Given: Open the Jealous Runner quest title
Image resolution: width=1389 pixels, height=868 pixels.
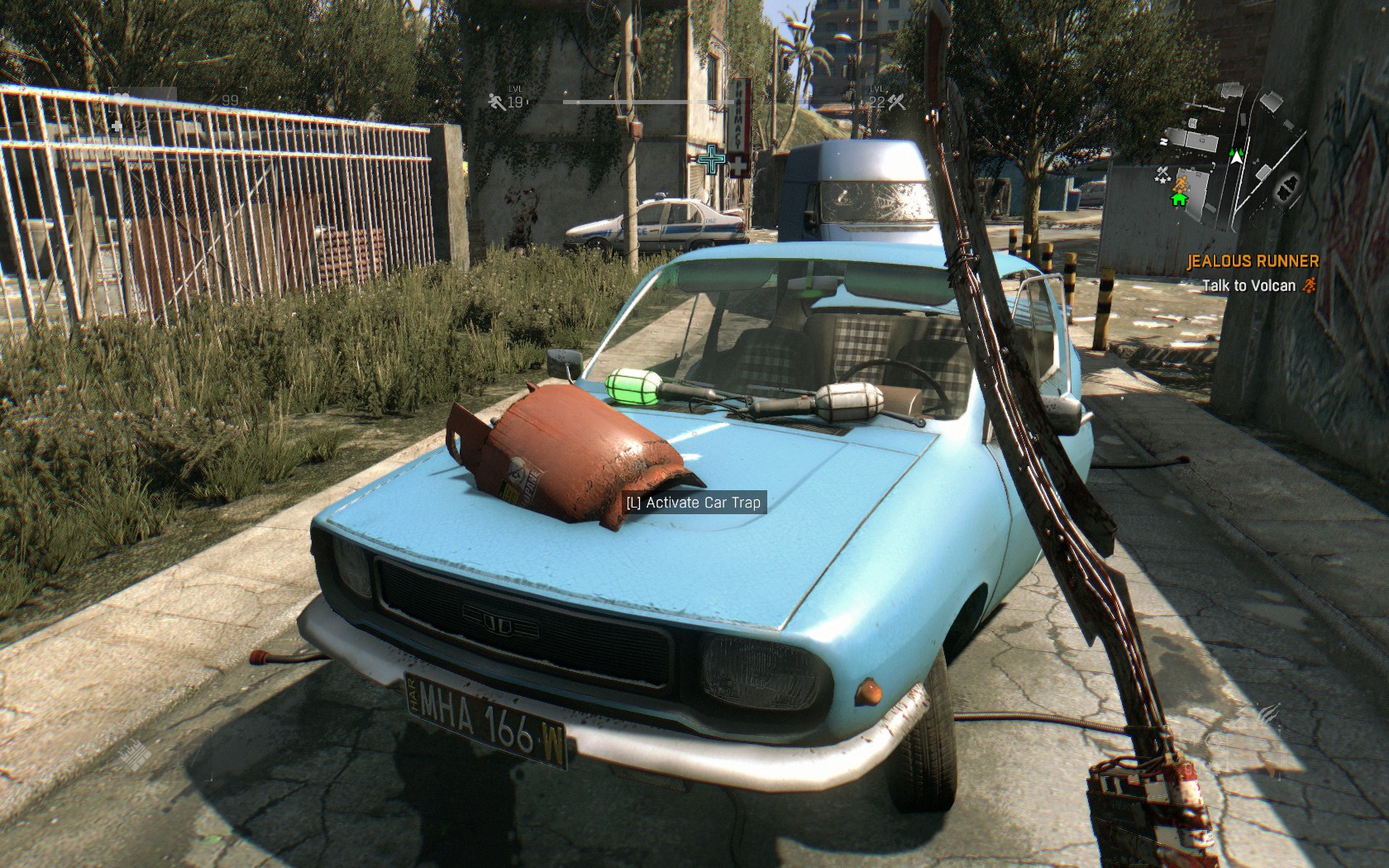Looking at the screenshot, I should [x=1253, y=261].
